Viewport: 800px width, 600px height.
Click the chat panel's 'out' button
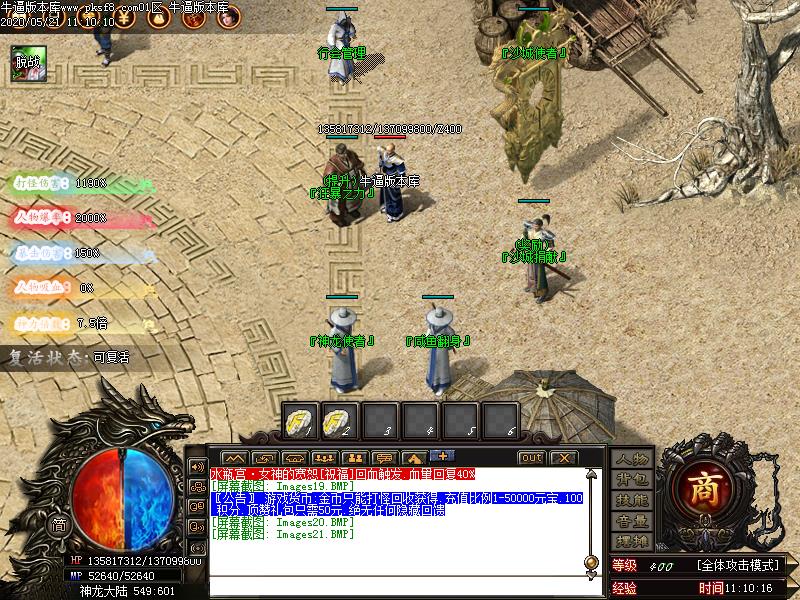(x=531, y=457)
